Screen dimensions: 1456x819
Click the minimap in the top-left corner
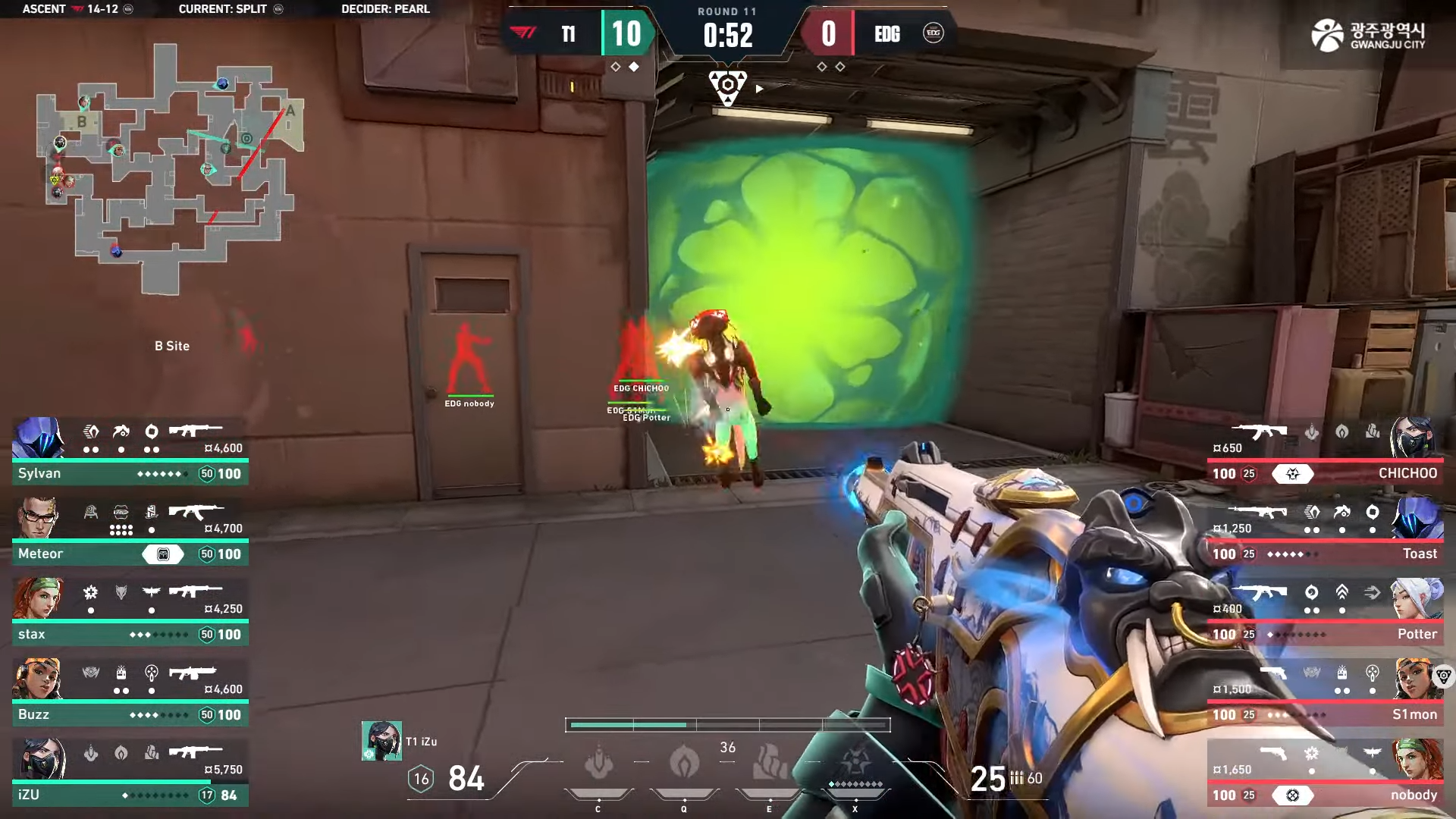171,168
